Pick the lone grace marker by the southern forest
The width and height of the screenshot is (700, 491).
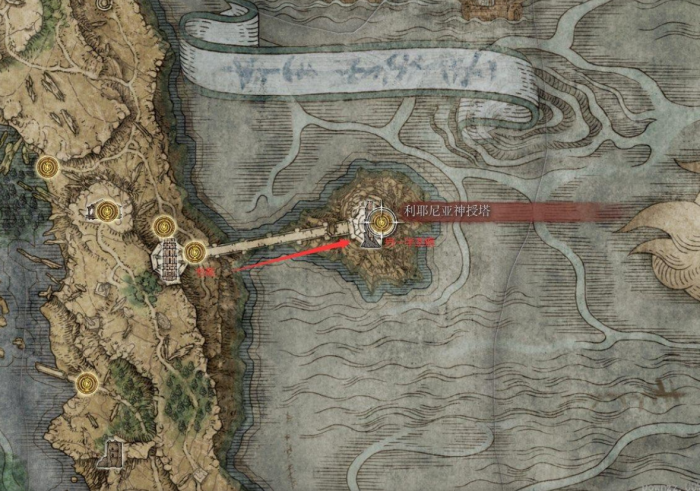pos(87,383)
